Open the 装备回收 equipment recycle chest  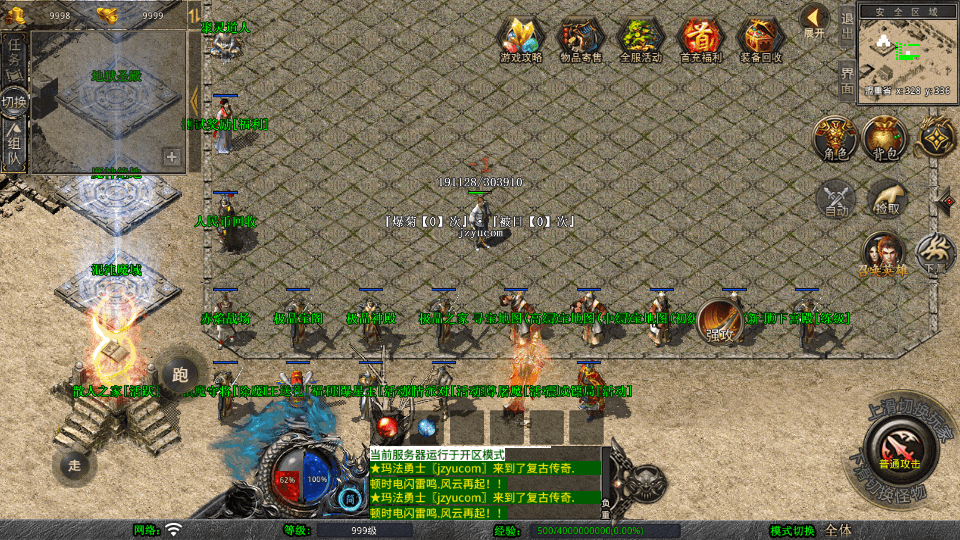click(x=761, y=38)
